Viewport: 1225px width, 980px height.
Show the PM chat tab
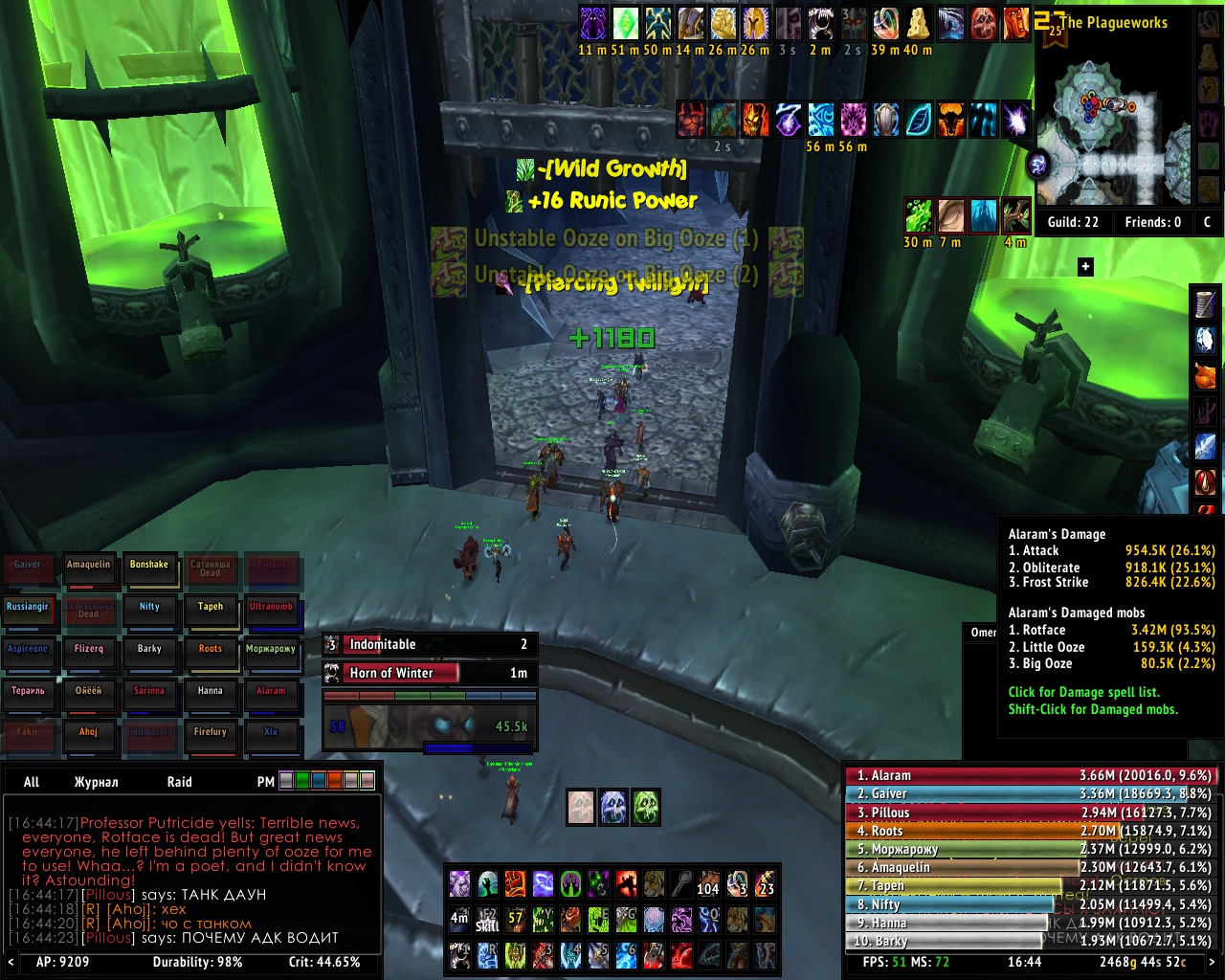(x=265, y=782)
